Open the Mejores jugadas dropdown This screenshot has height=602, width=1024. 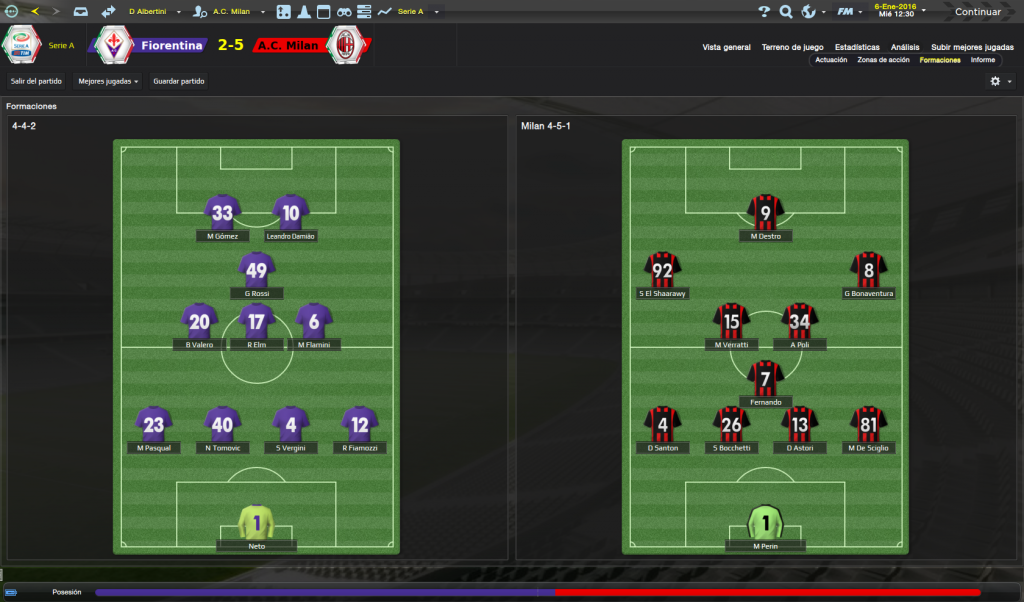point(108,81)
